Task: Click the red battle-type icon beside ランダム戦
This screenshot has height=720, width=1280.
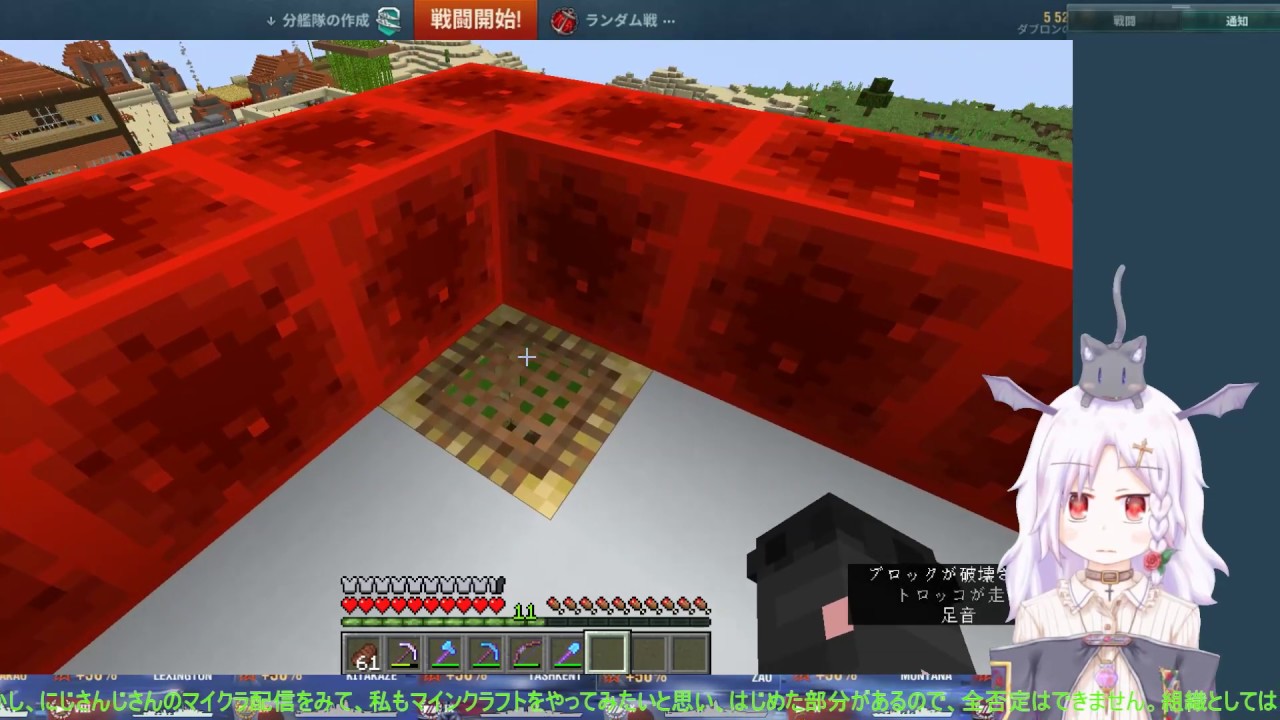Action: coord(562,20)
